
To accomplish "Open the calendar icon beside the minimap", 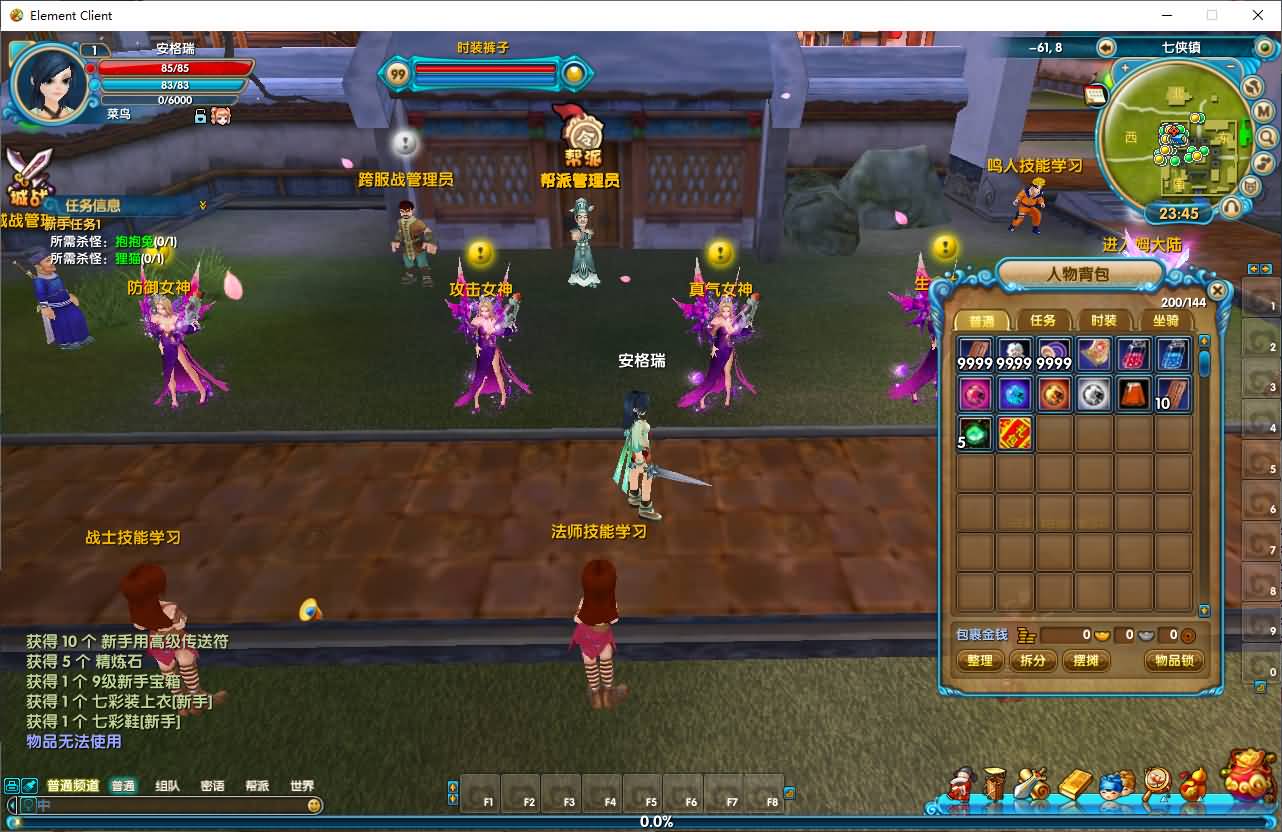I will [x=1095, y=94].
